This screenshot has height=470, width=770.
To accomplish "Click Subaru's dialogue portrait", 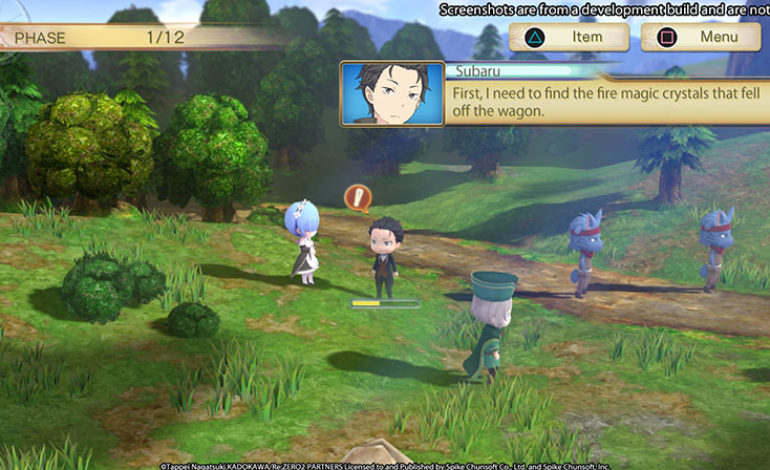I will pos(392,93).
